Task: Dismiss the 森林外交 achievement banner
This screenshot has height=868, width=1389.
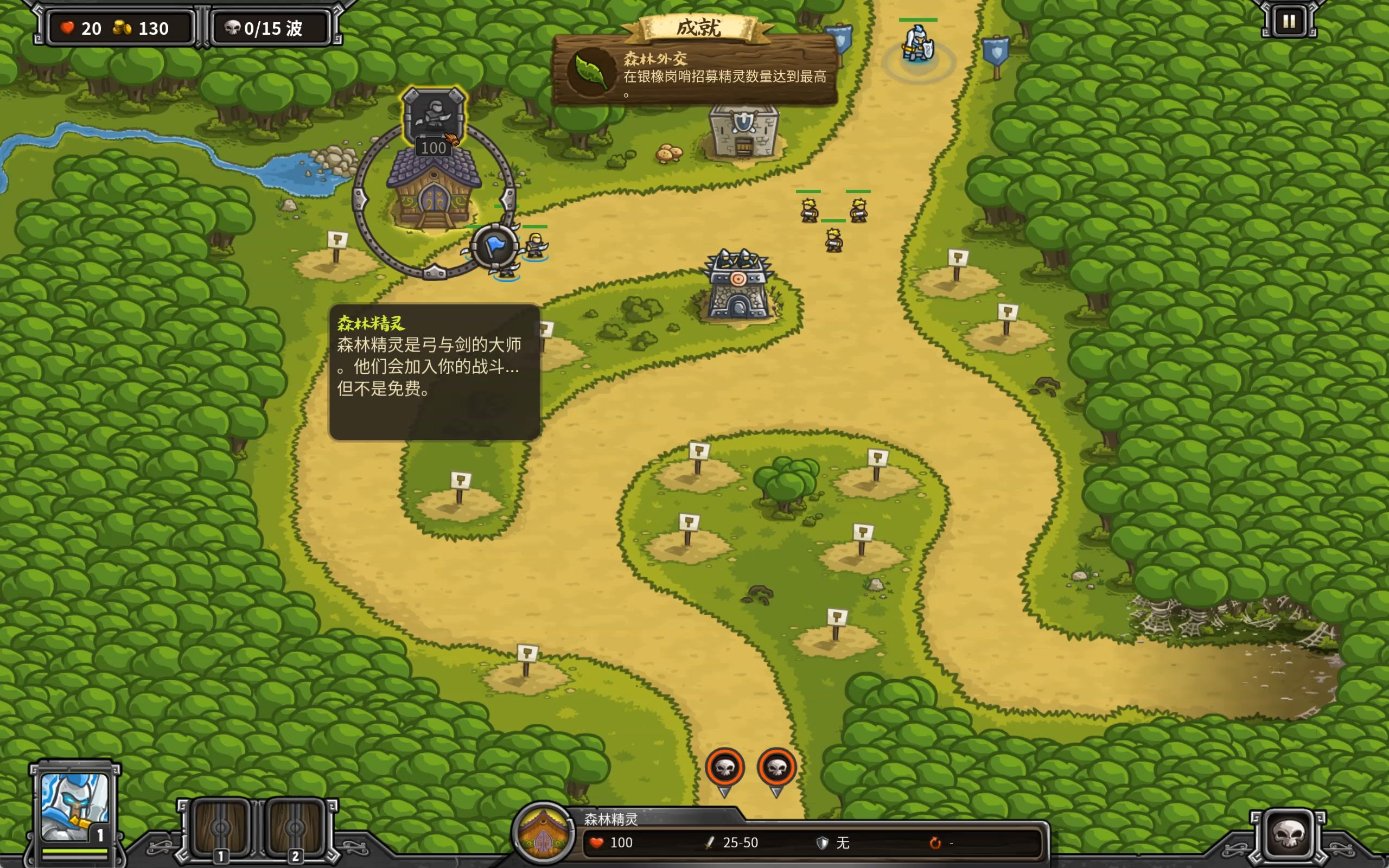Action: [x=694, y=70]
